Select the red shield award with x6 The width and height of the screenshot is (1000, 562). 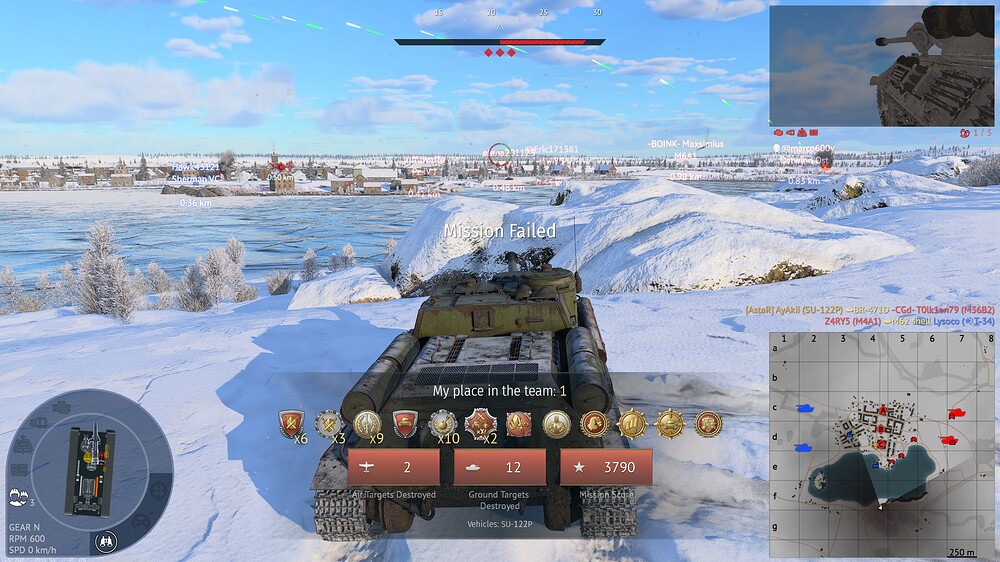(x=291, y=425)
